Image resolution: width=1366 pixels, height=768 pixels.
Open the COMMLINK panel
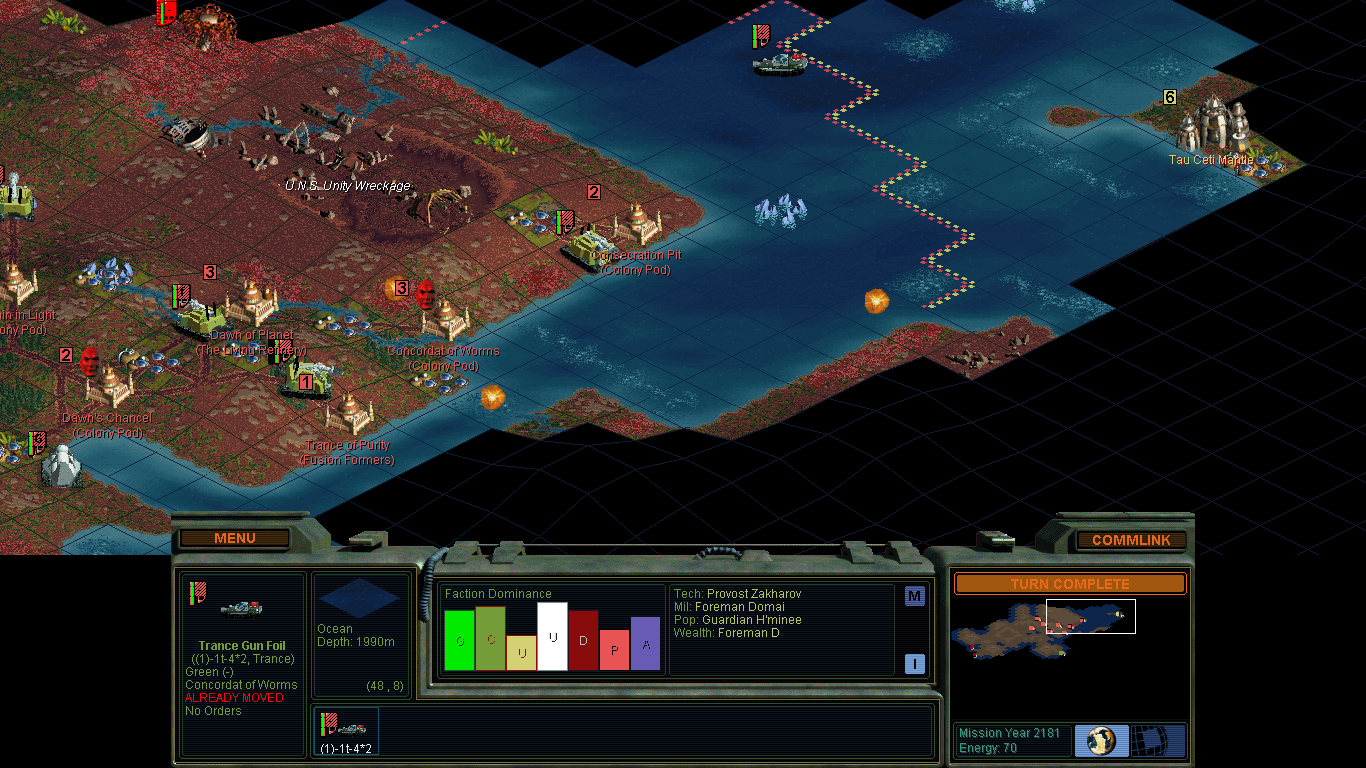tap(1131, 540)
